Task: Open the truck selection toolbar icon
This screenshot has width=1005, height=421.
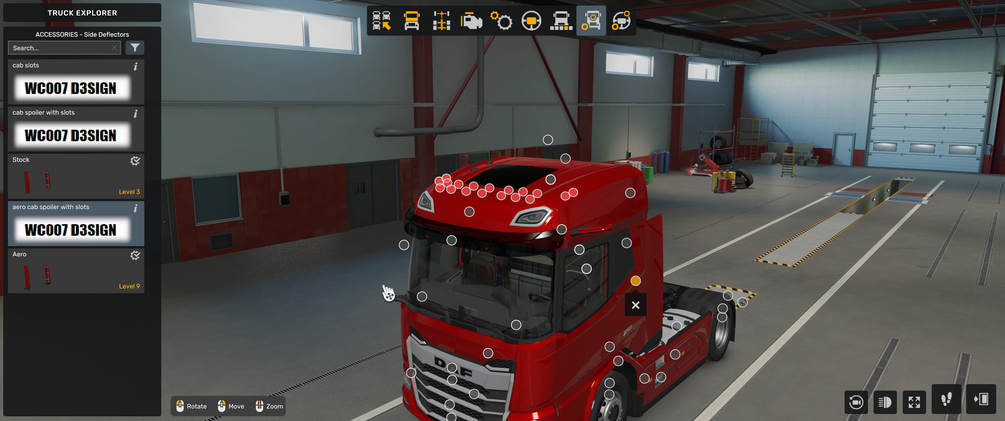Action: click(x=381, y=21)
